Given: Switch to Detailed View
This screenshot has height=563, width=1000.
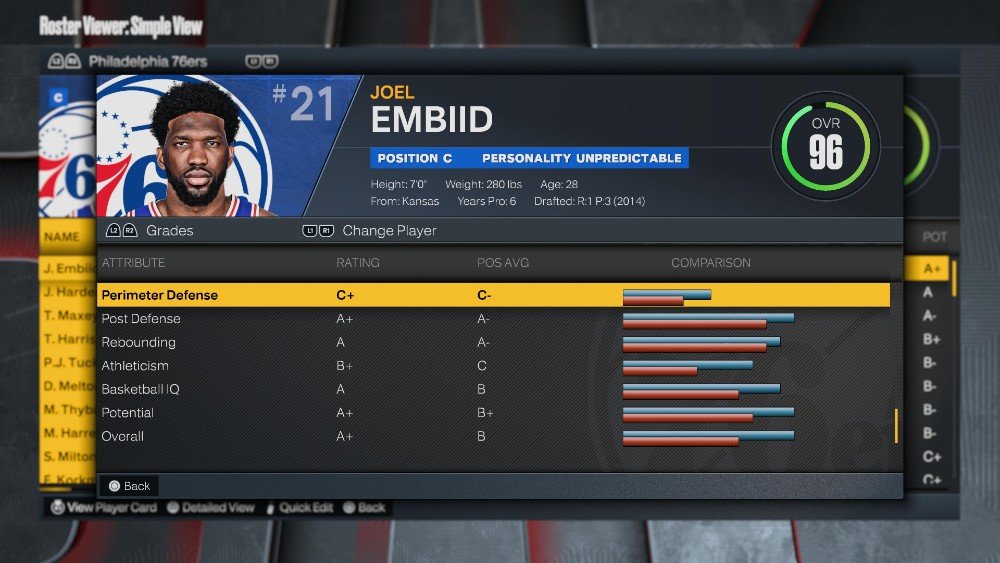Looking at the screenshot, I should click(210, 507).
